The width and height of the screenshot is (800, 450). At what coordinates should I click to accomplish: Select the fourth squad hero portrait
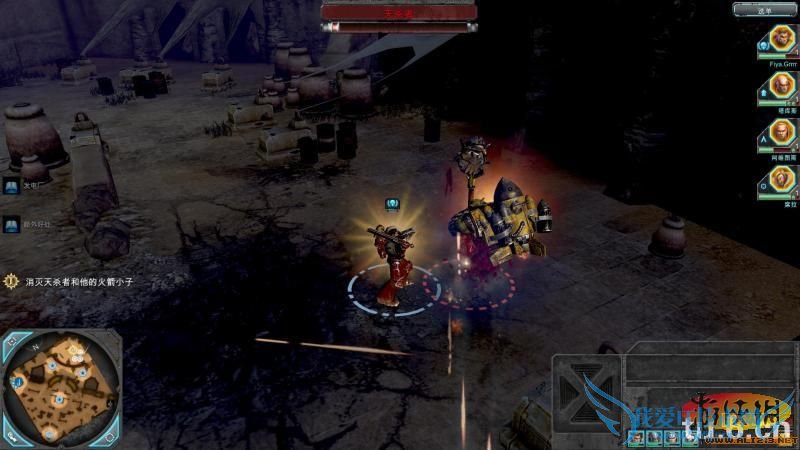click(x=779, y=180)
